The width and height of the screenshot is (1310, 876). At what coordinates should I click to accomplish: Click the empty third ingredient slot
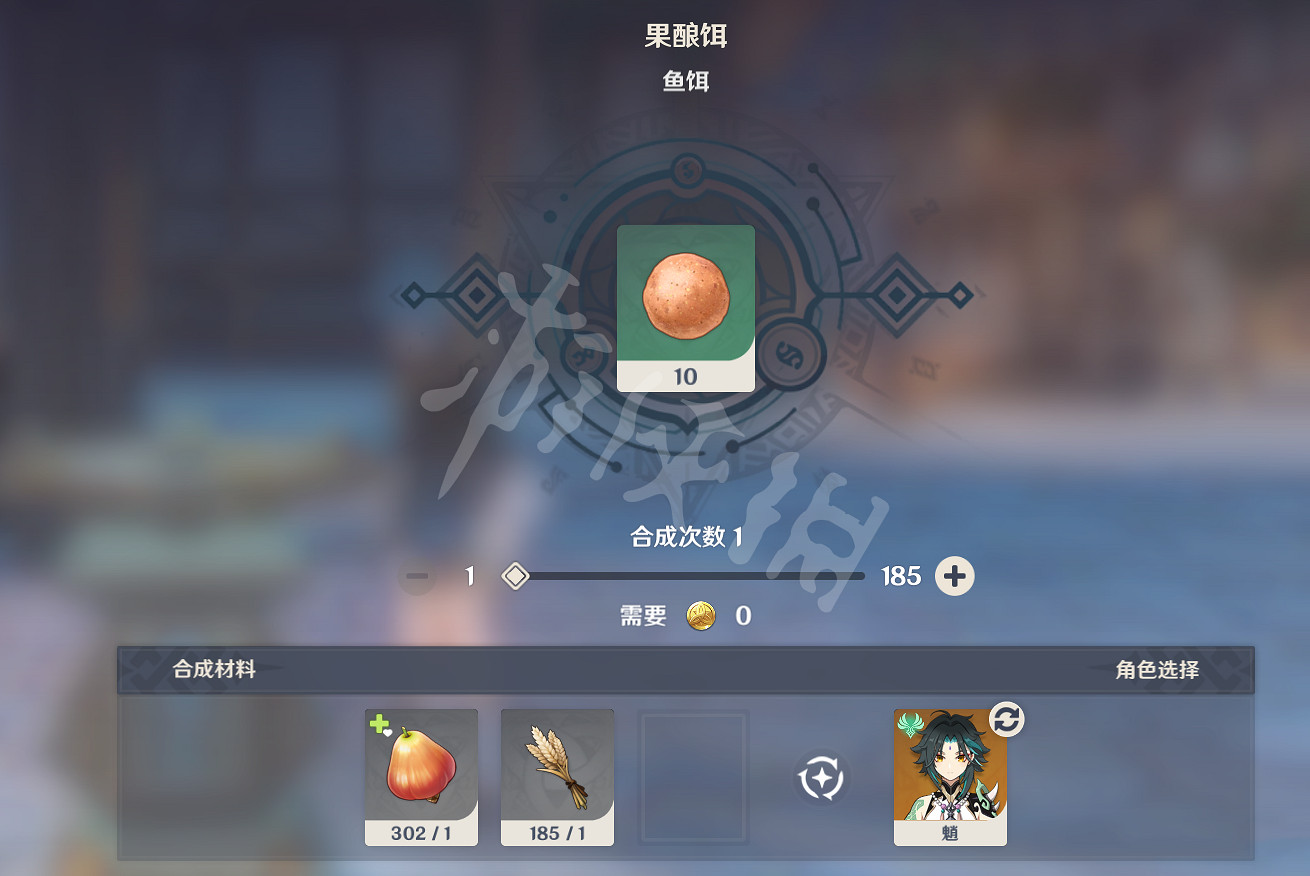click(693, 778)
